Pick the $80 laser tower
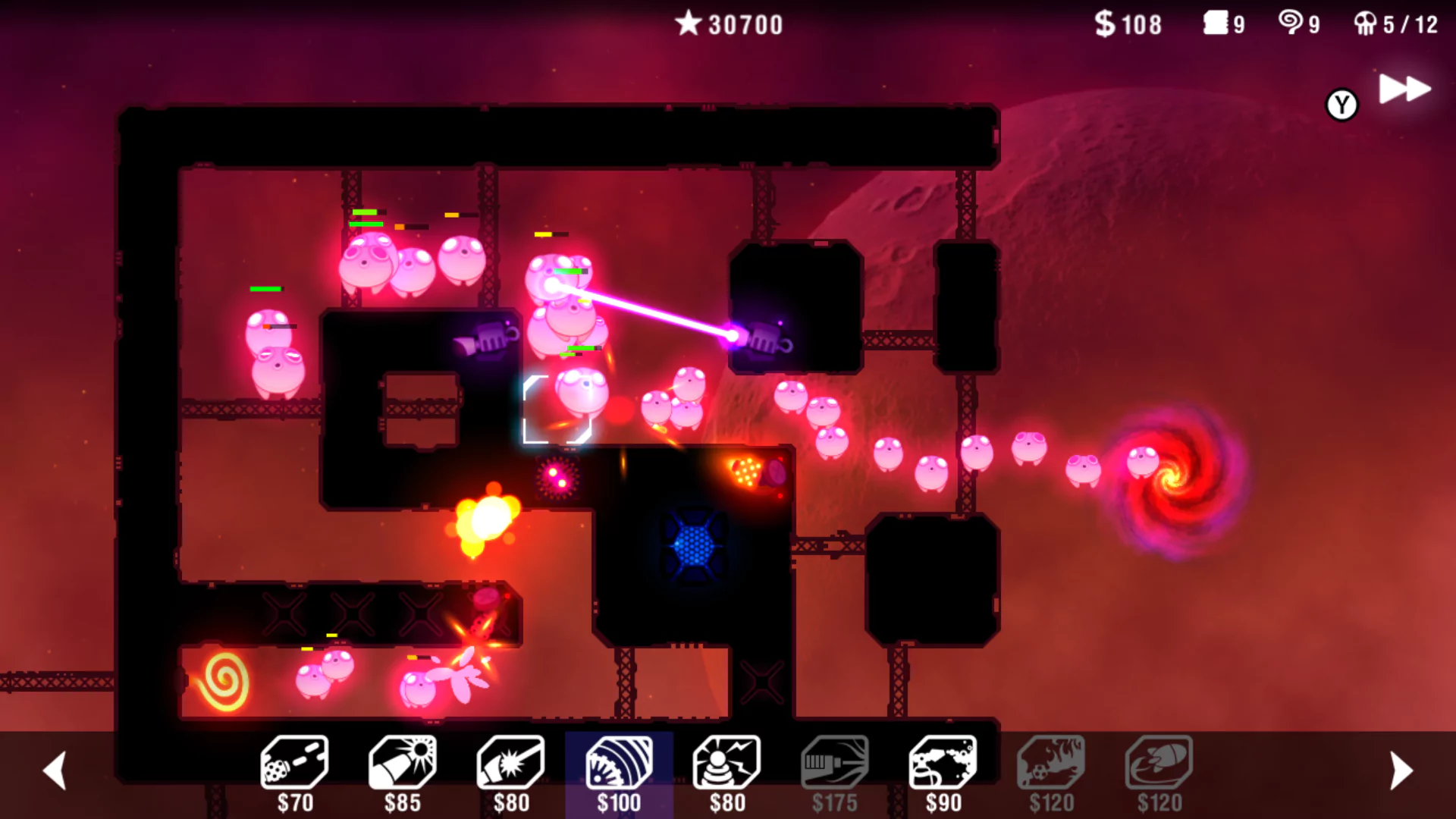Image resolution: width=1456 pixels, height=819 pixels. click(510, 764)
